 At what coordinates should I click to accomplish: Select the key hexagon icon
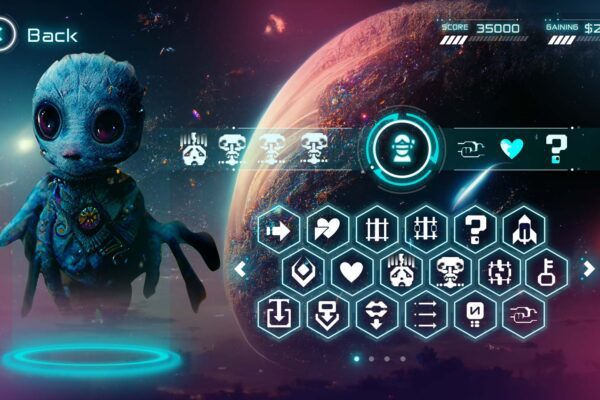(x=547, y=270)
